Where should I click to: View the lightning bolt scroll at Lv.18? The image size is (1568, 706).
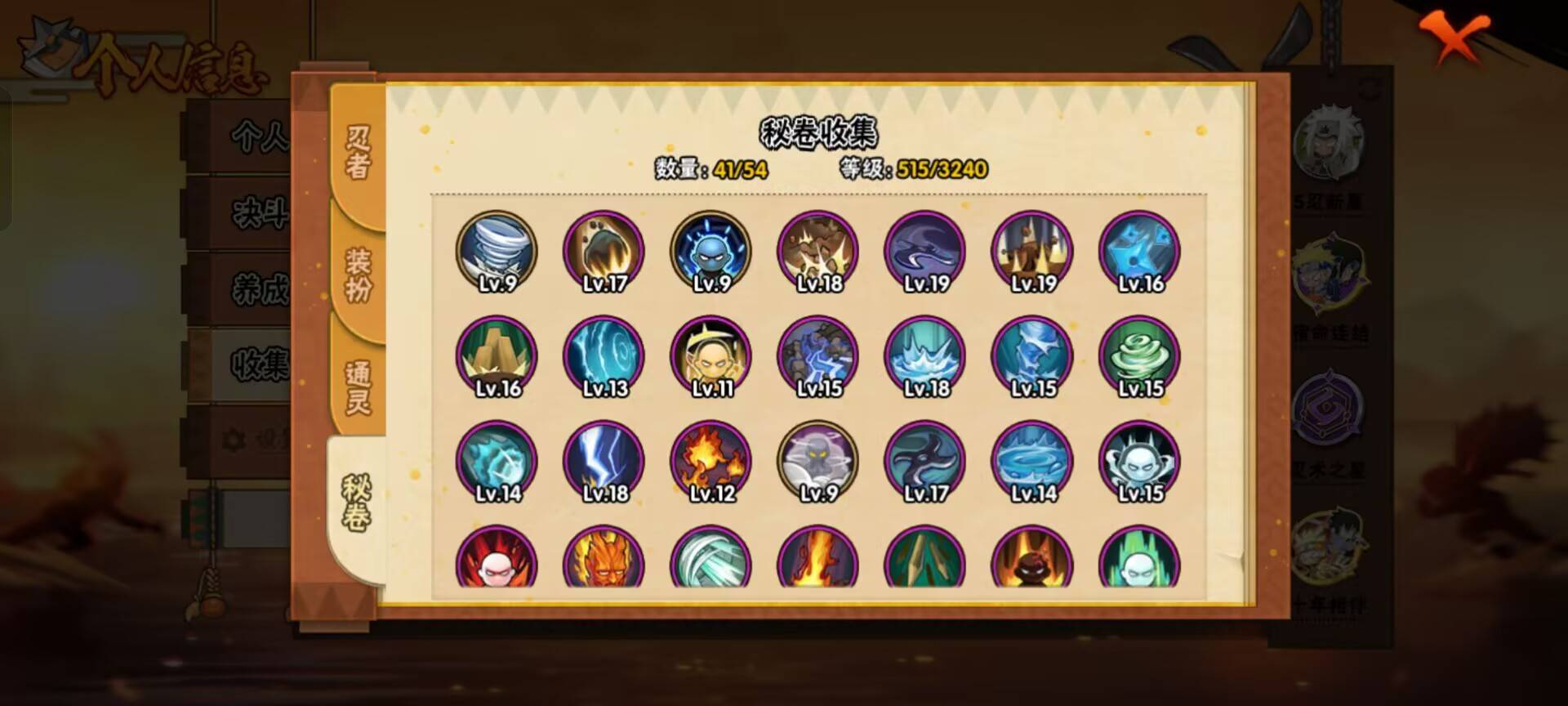tap(604, 462)
